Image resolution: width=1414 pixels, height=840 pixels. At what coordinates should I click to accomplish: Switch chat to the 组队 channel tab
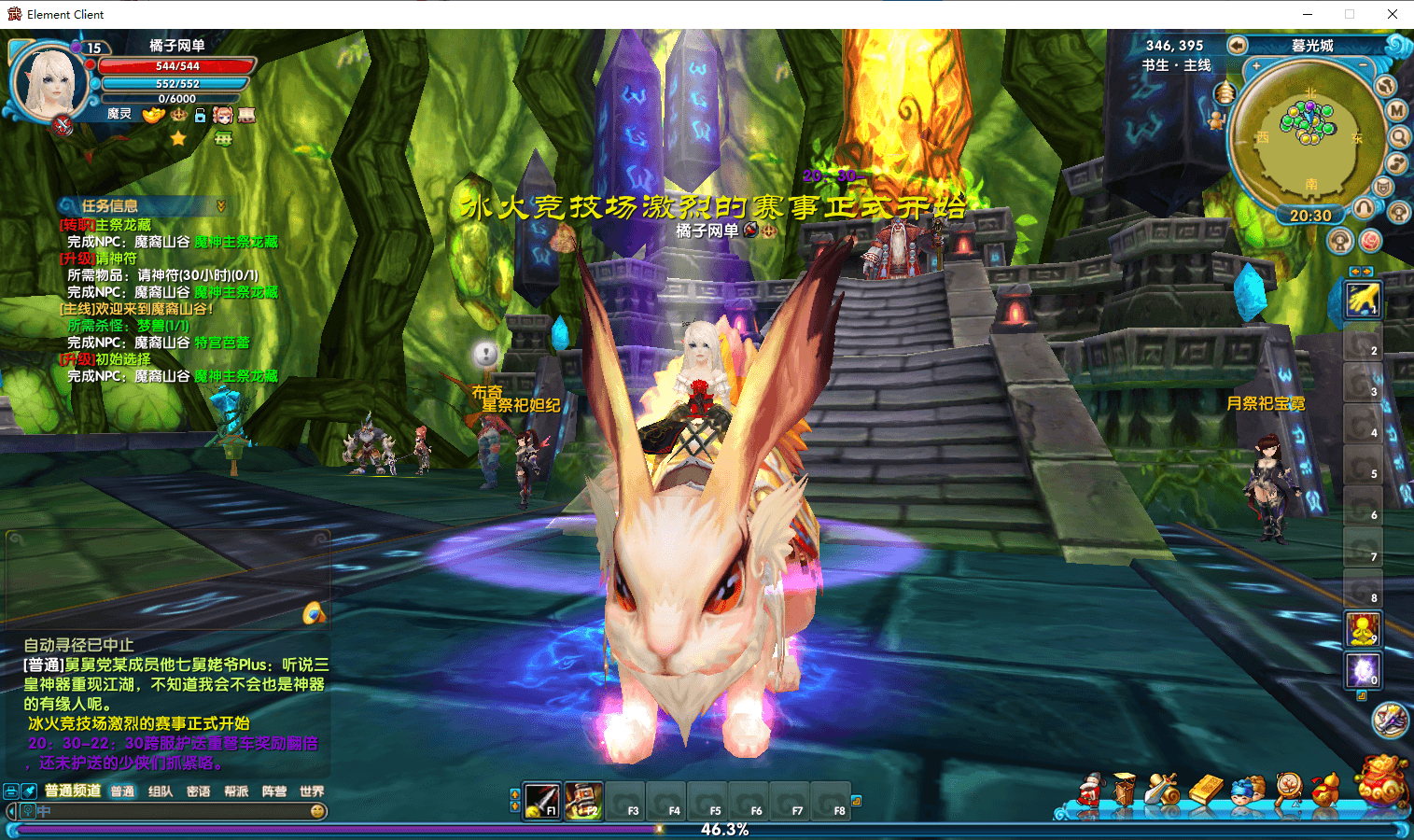click(x=161, y=791)
